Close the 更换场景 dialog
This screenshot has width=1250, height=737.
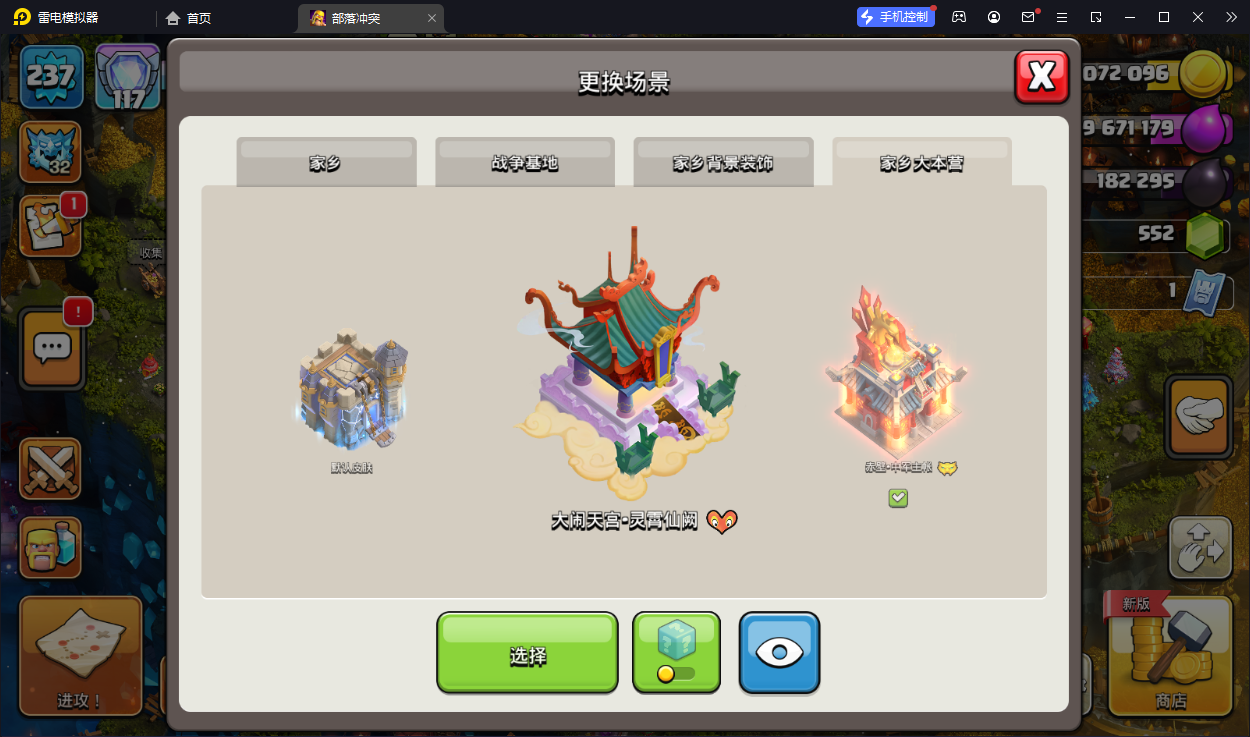pyautogui.click(x=1041, y=77)
